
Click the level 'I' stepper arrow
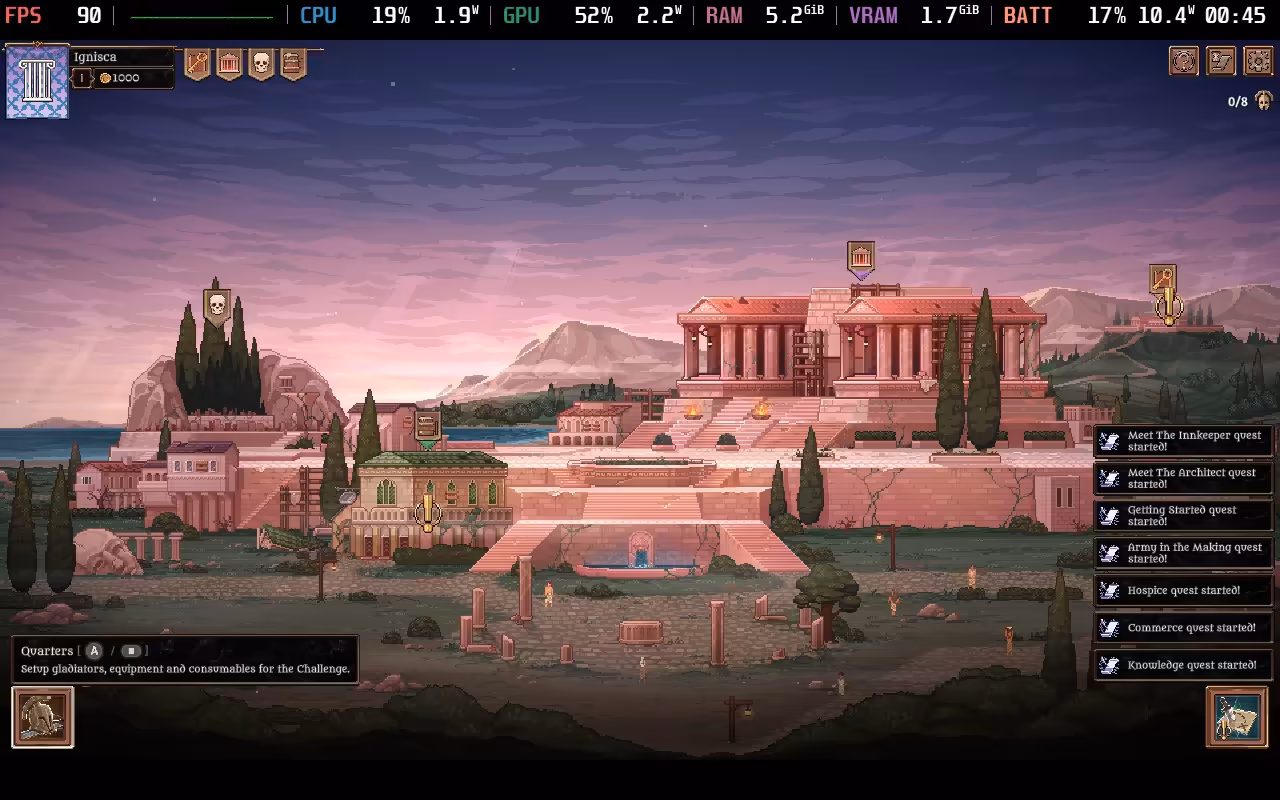(x=94, y=77)
